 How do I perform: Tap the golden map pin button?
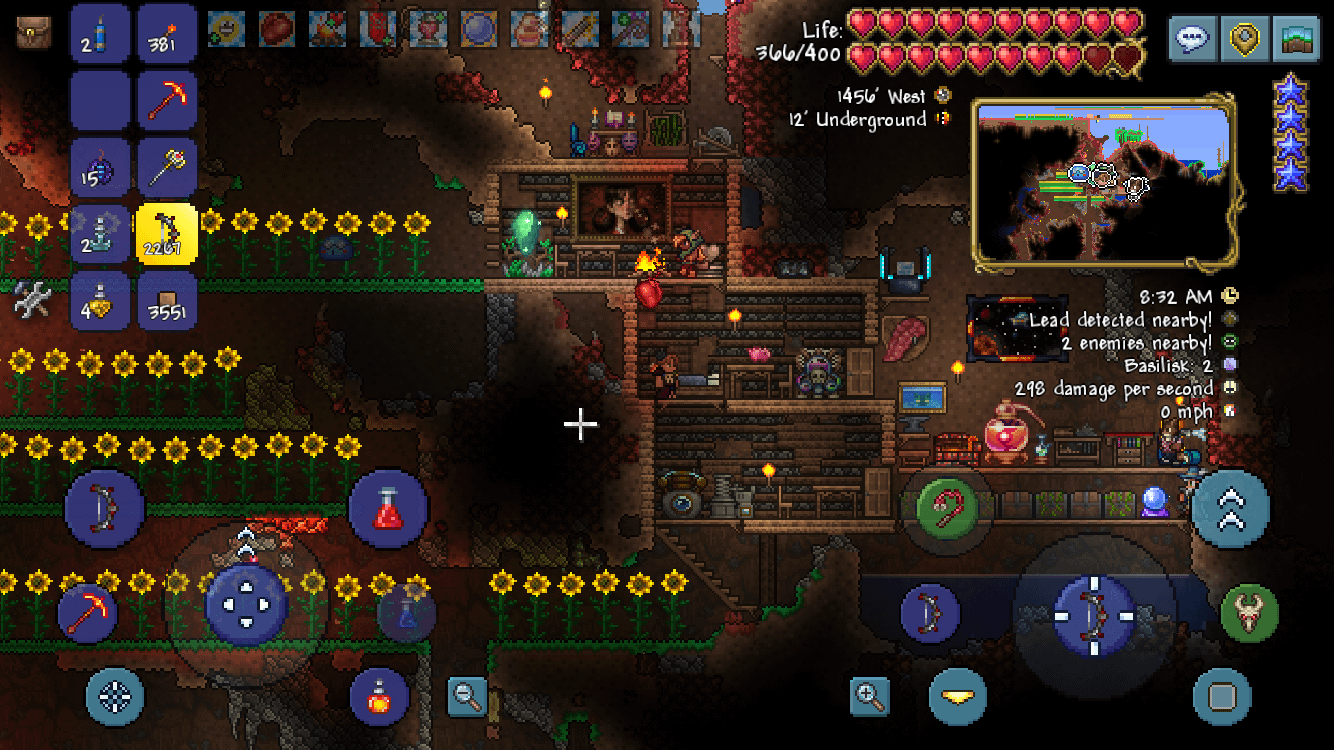click(1245, 40)
